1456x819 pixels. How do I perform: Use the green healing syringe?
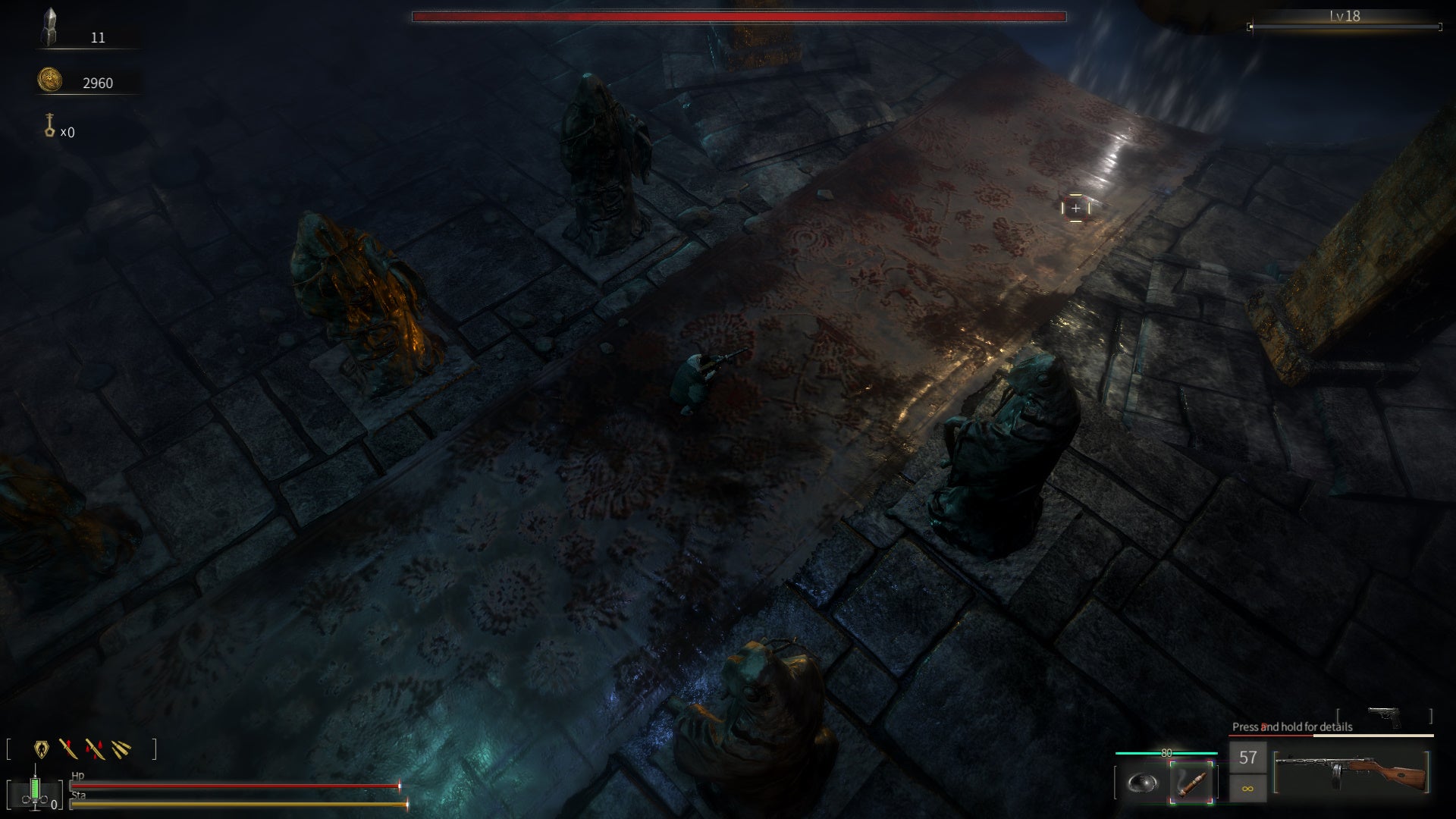tap(35, 789)
